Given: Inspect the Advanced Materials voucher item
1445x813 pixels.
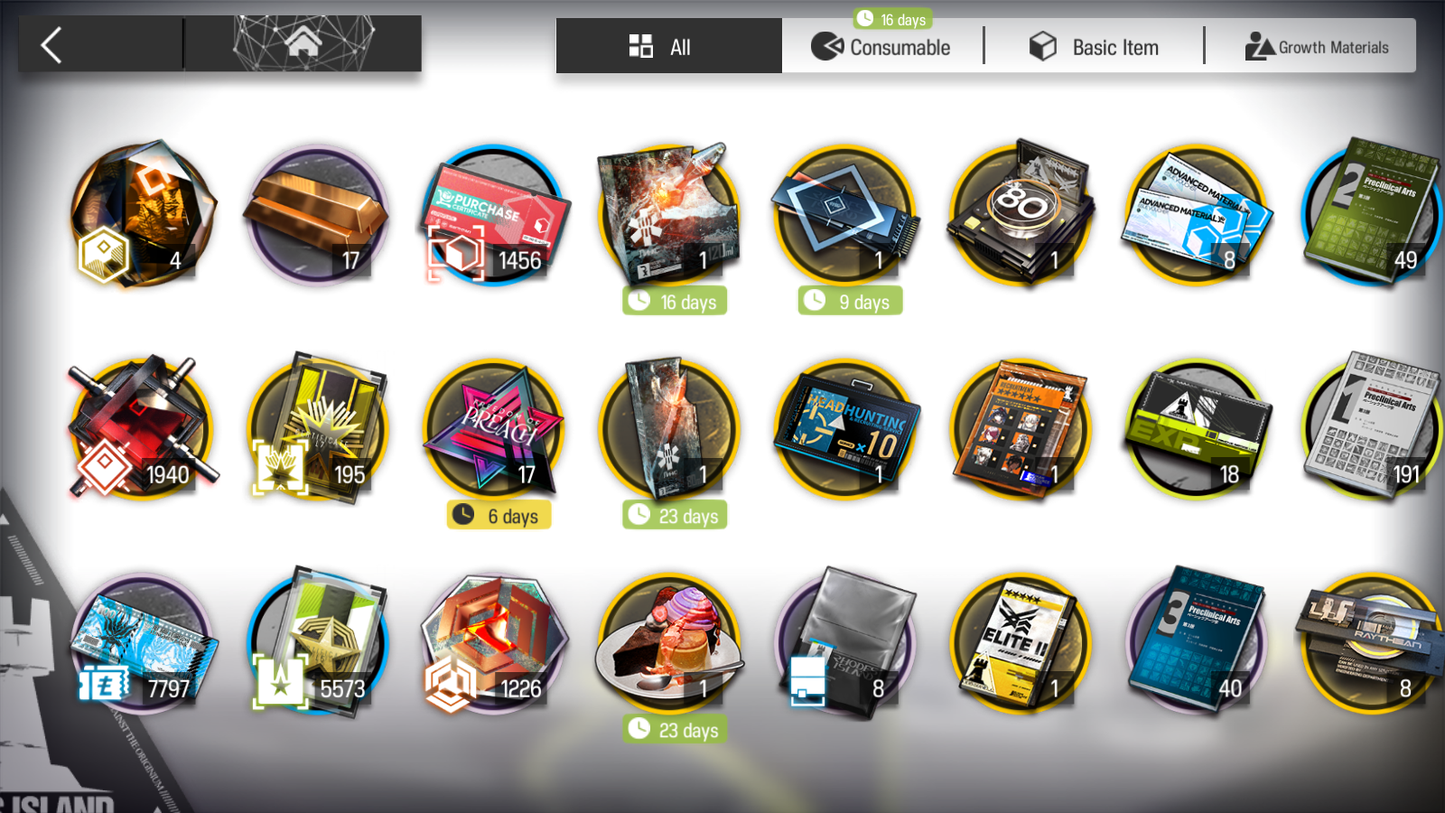Looking at the screenshot, I should [1196, 215].
